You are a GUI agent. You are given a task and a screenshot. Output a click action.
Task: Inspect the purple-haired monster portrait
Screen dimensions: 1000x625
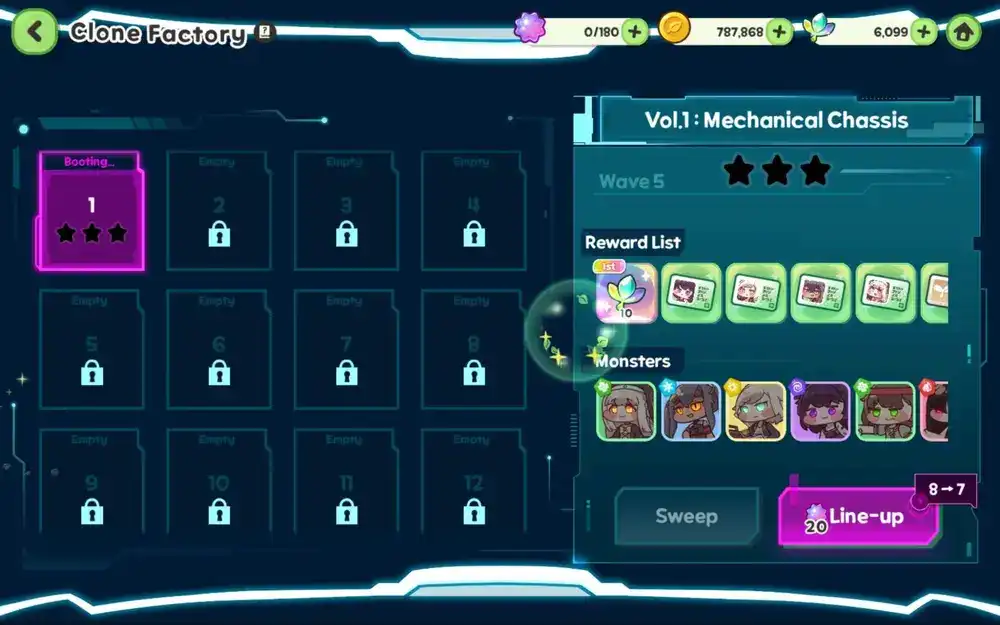[x=820, y=411]
